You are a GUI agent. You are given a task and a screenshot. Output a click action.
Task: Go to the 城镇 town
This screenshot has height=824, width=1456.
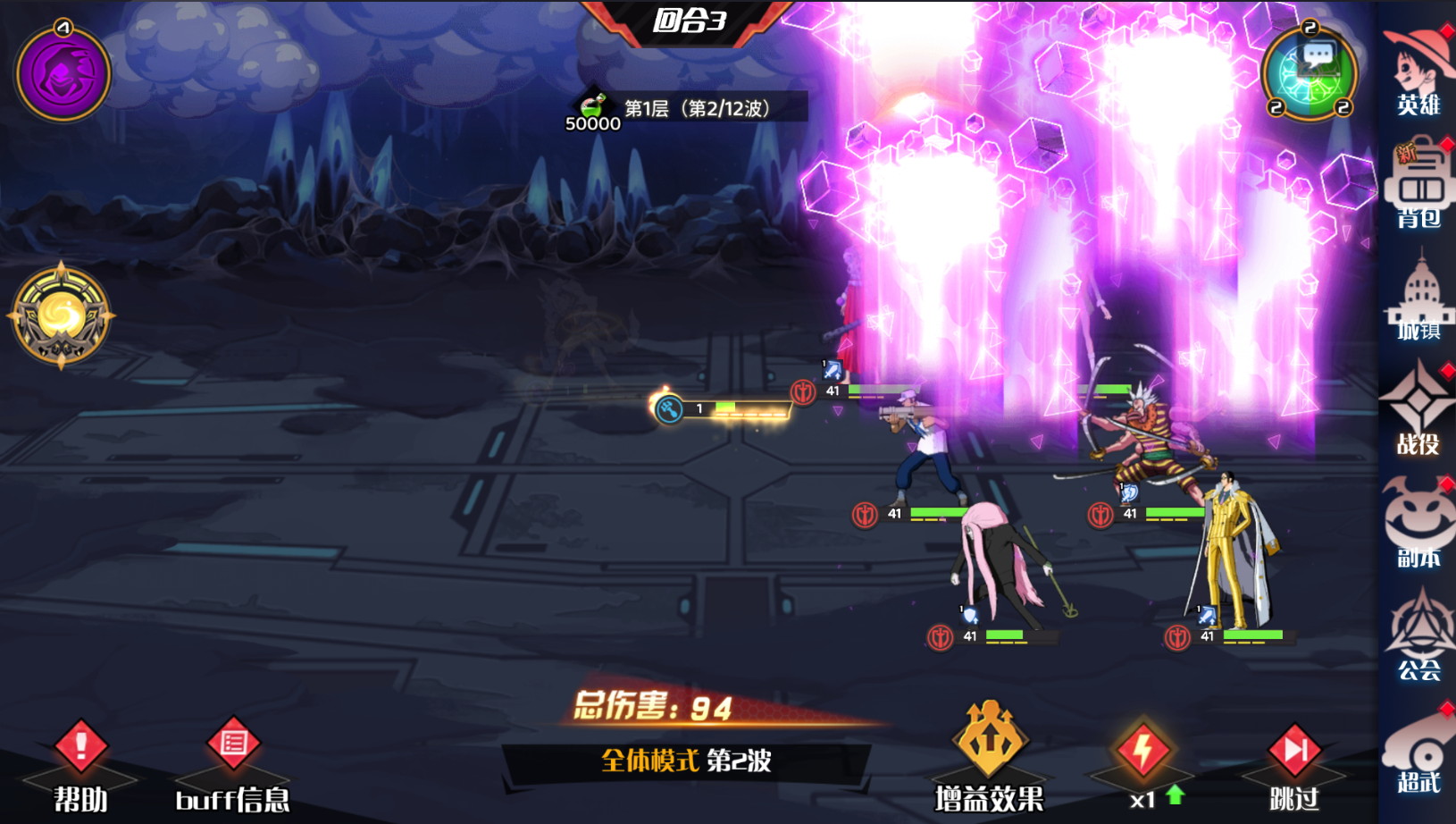tap(1418, 298)
